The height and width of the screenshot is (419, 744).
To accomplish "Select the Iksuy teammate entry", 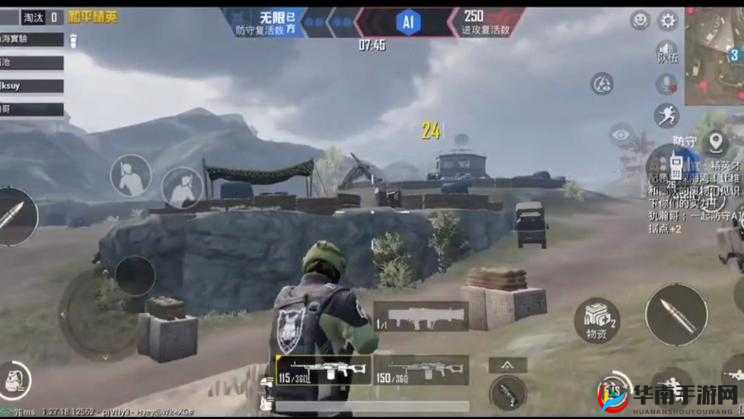I will pyautogui.click(x=32, y=87).
